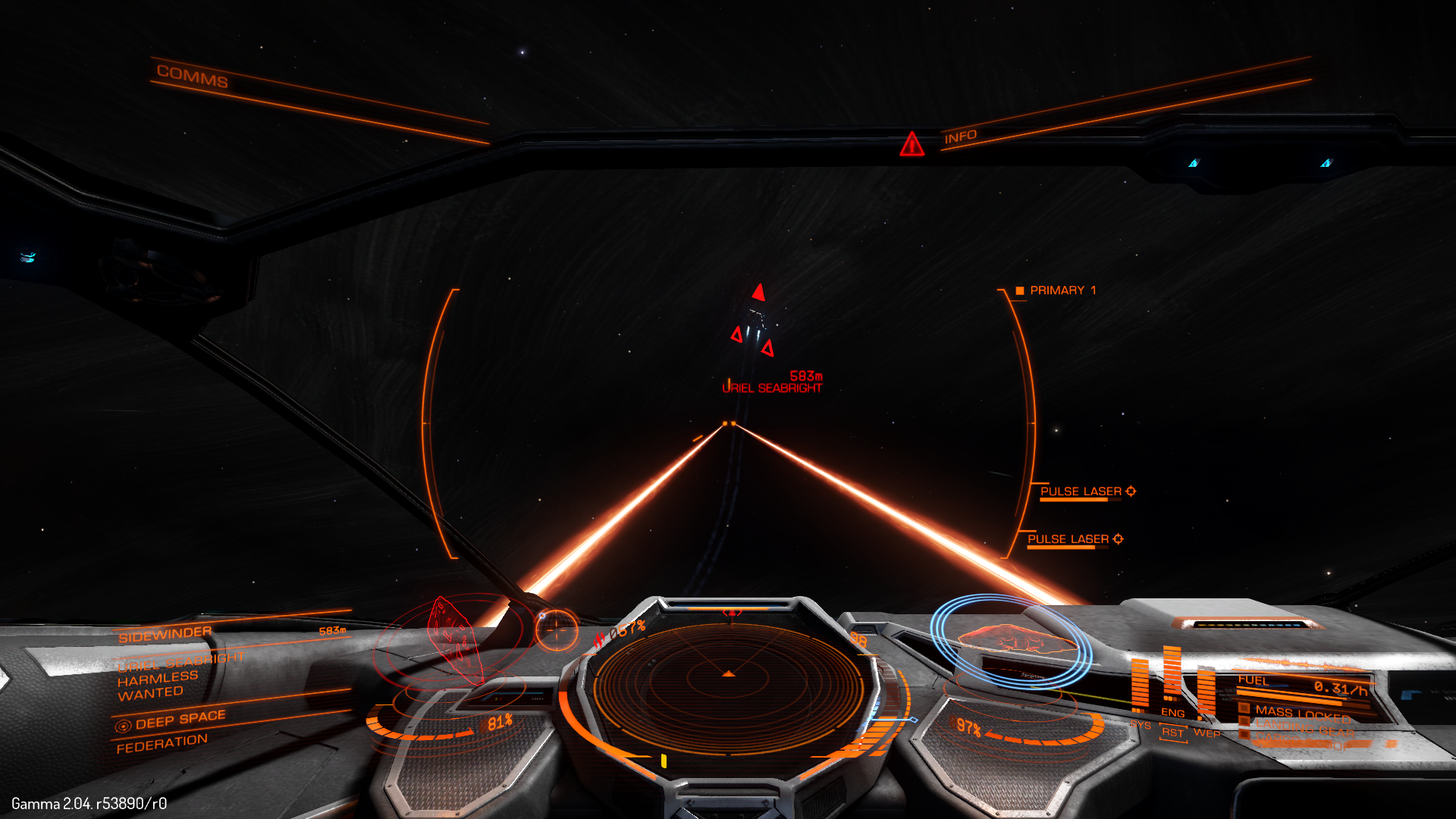This screenshot has width=1456, height=819.
Task: Open the COMMS panel header
Action: point(192,76)
